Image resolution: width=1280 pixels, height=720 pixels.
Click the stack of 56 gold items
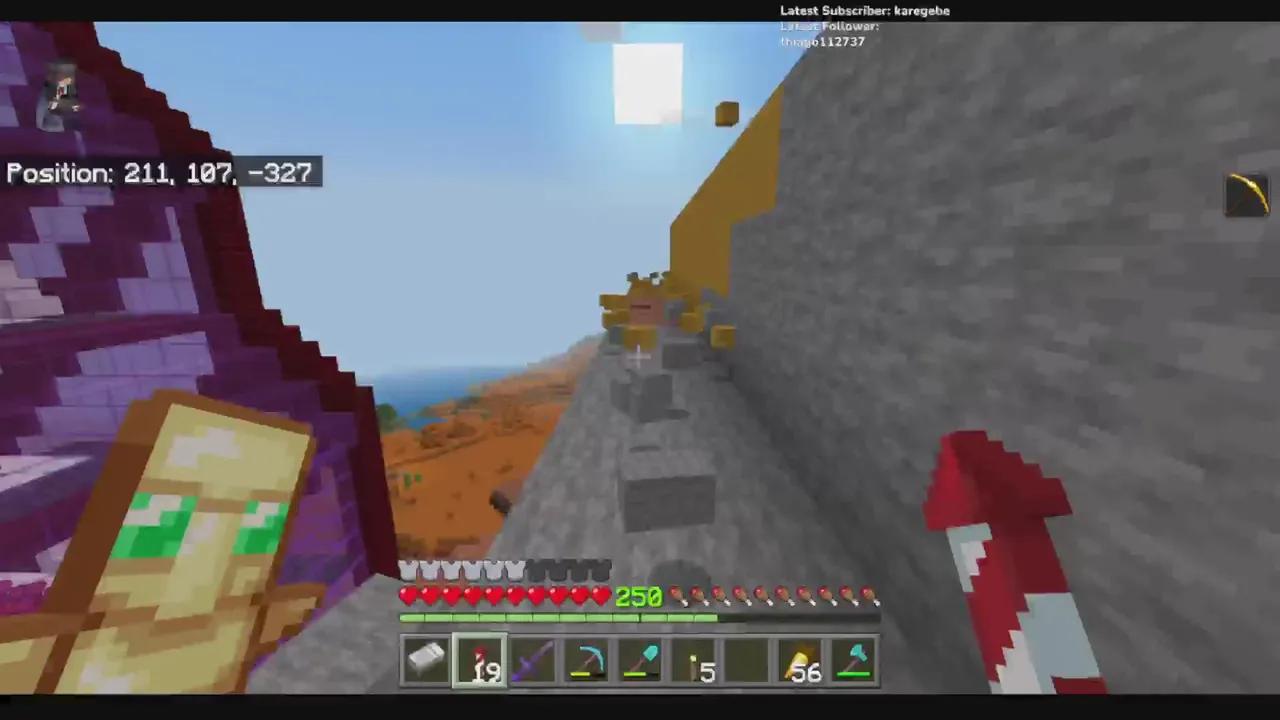pyautogui.click(x=803, y=660)
